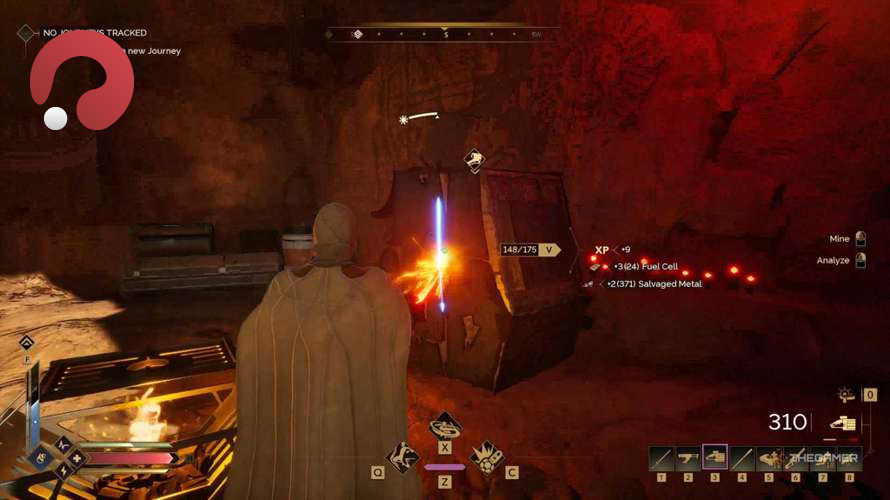
Task: Click the water droplet status icon
Action: [x=25, y=343]
